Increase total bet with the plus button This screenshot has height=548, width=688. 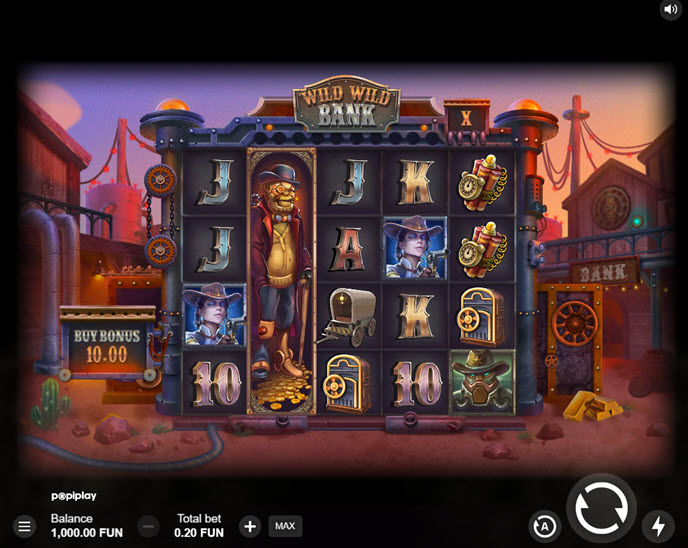[x=250, y=526]
